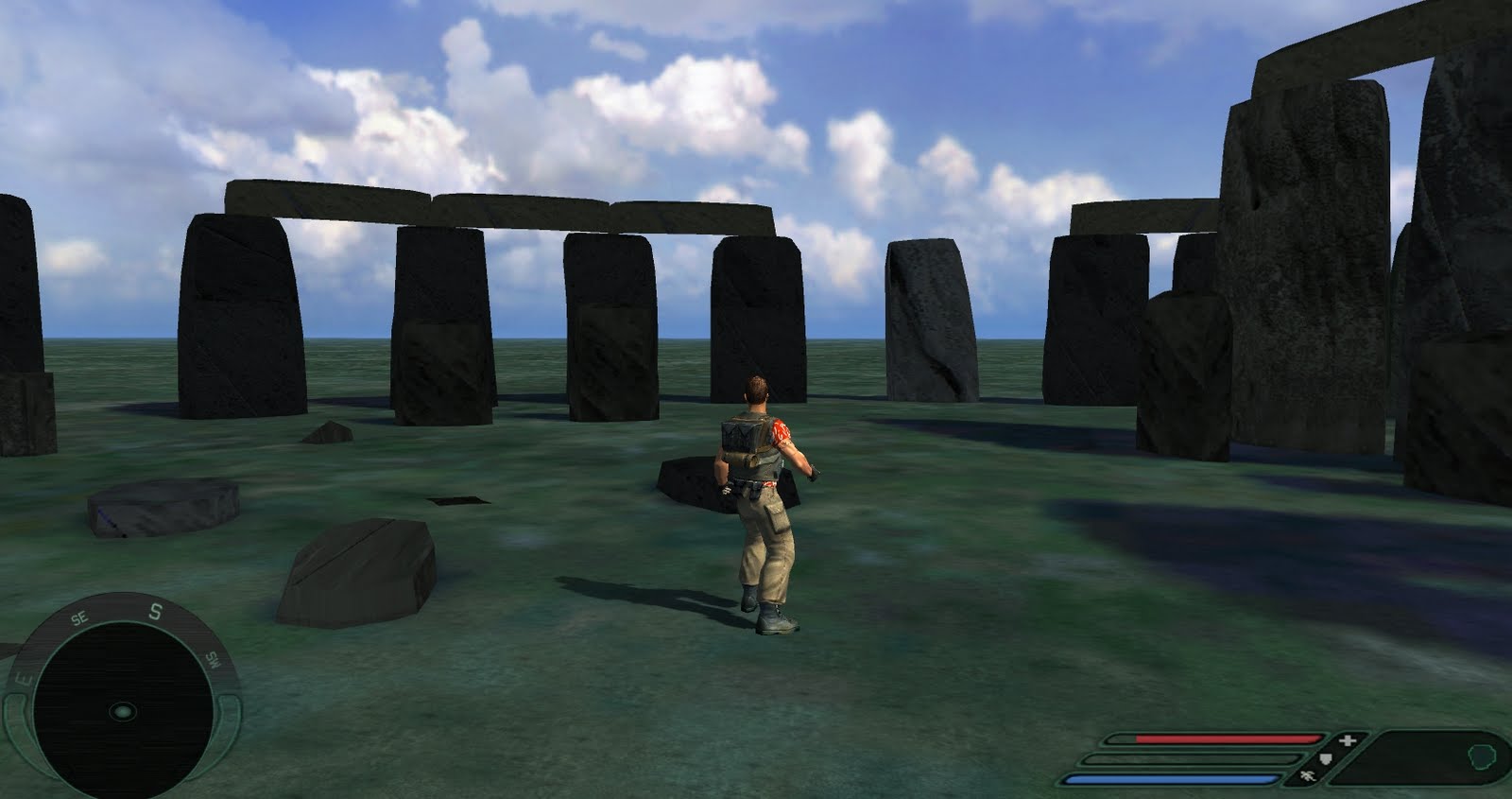Screen dimensions: 1512x799
Task: Click the health cross icon on the HUD
Action: (1347, 739)
